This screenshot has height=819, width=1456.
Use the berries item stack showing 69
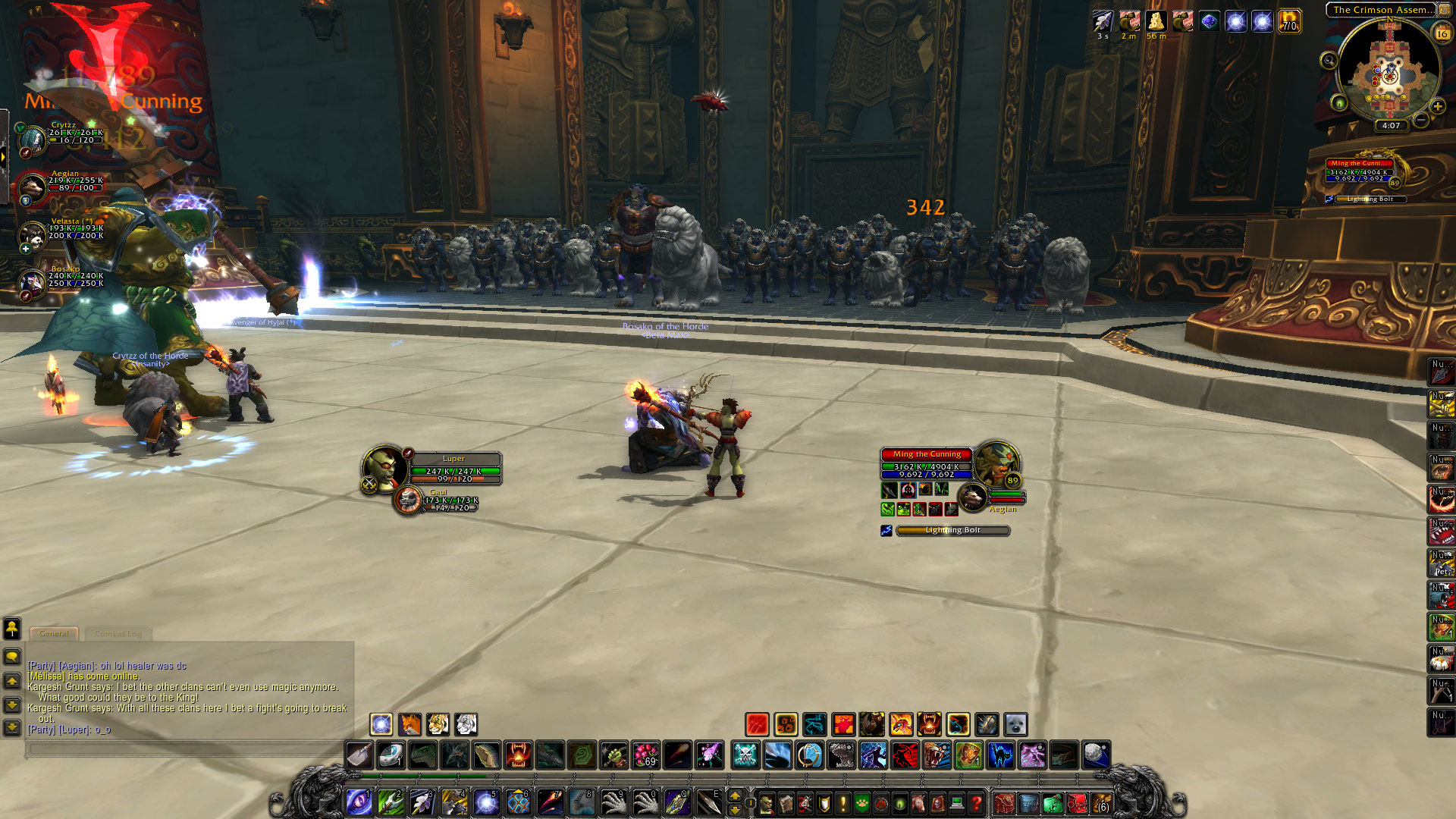pos(646,755)
